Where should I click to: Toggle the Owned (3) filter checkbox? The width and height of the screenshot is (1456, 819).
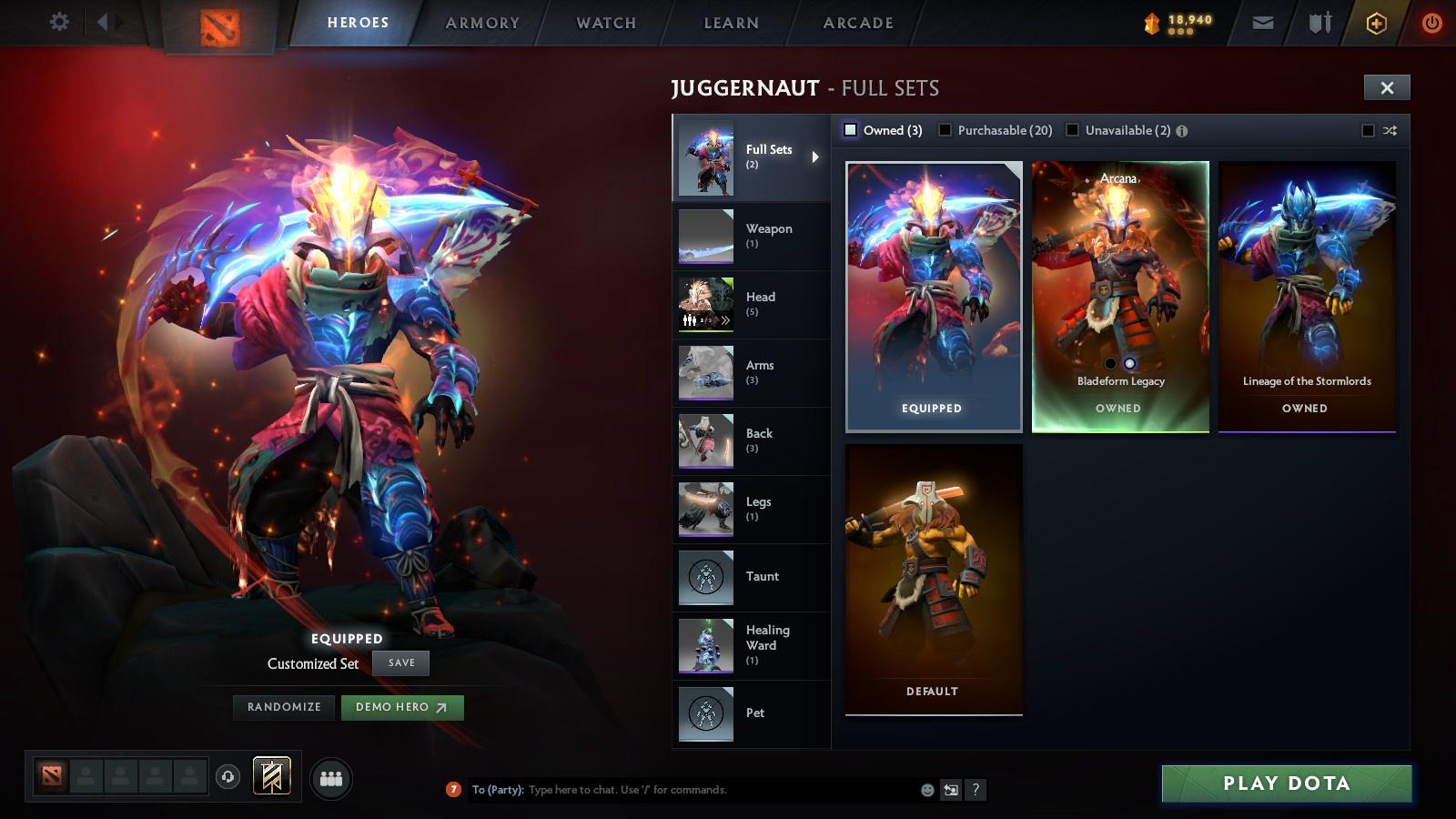click(851, 130)
